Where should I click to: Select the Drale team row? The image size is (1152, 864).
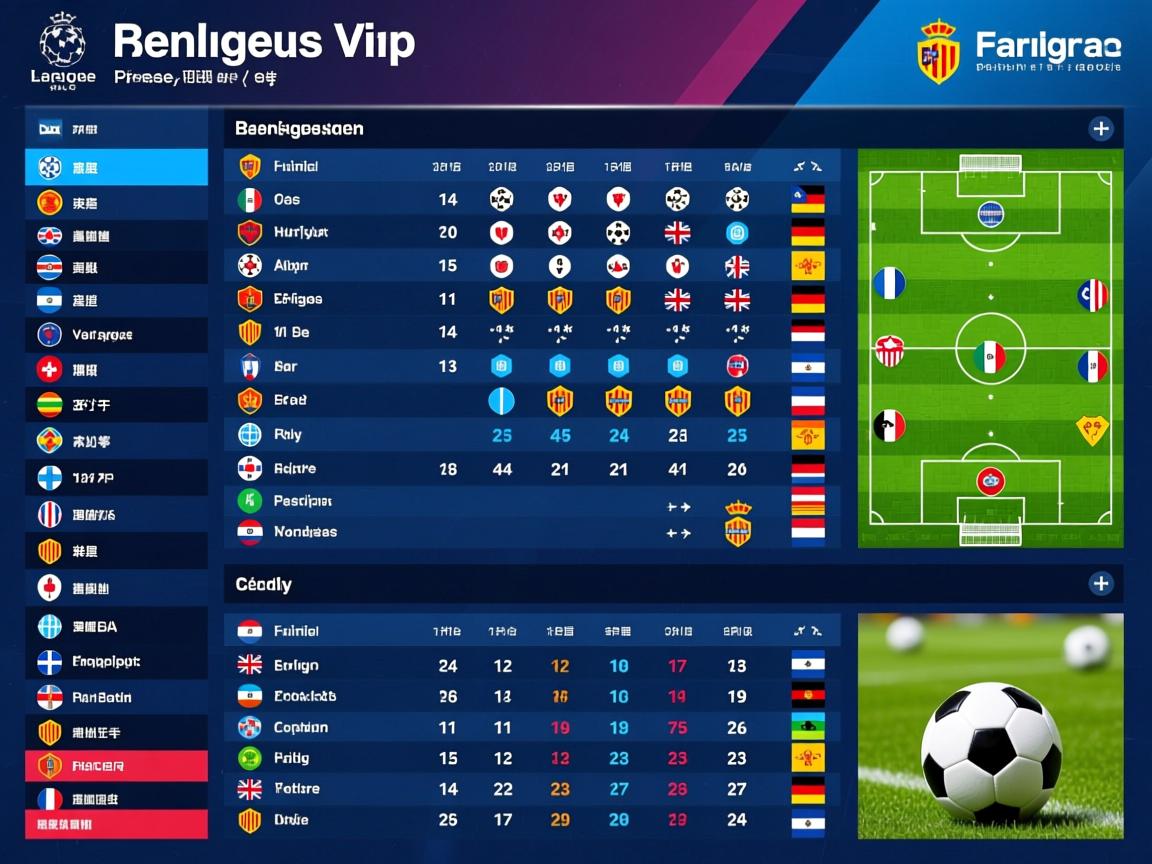291,820
